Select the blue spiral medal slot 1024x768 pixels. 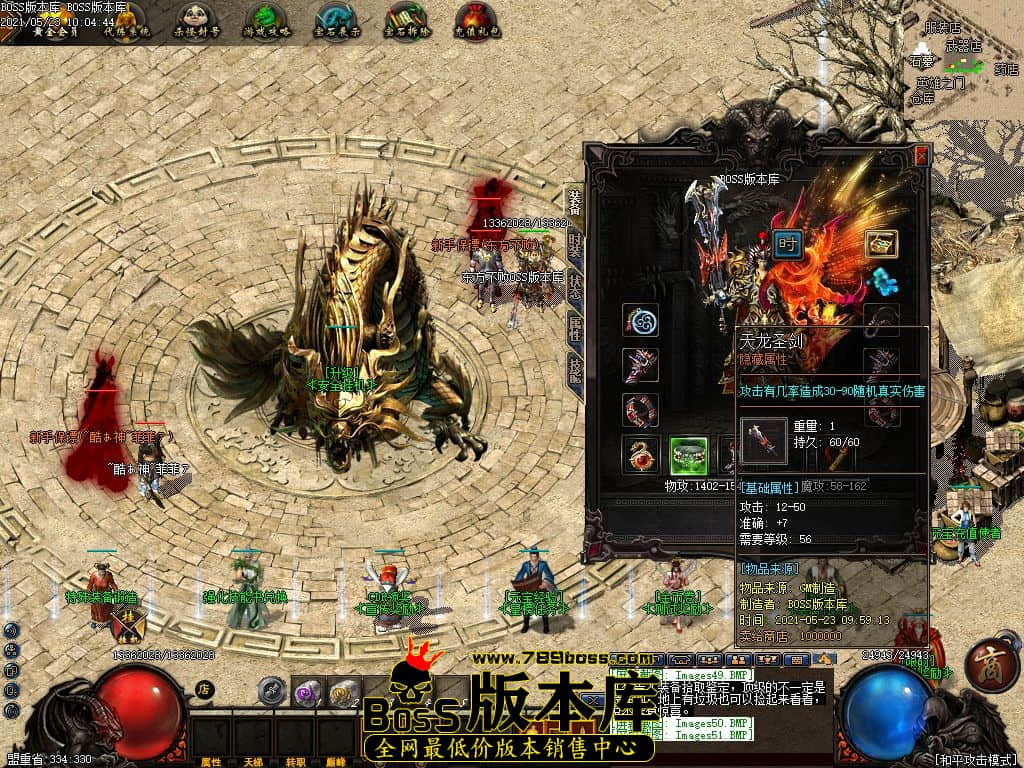pyautogui.click(x=640, y=320)
